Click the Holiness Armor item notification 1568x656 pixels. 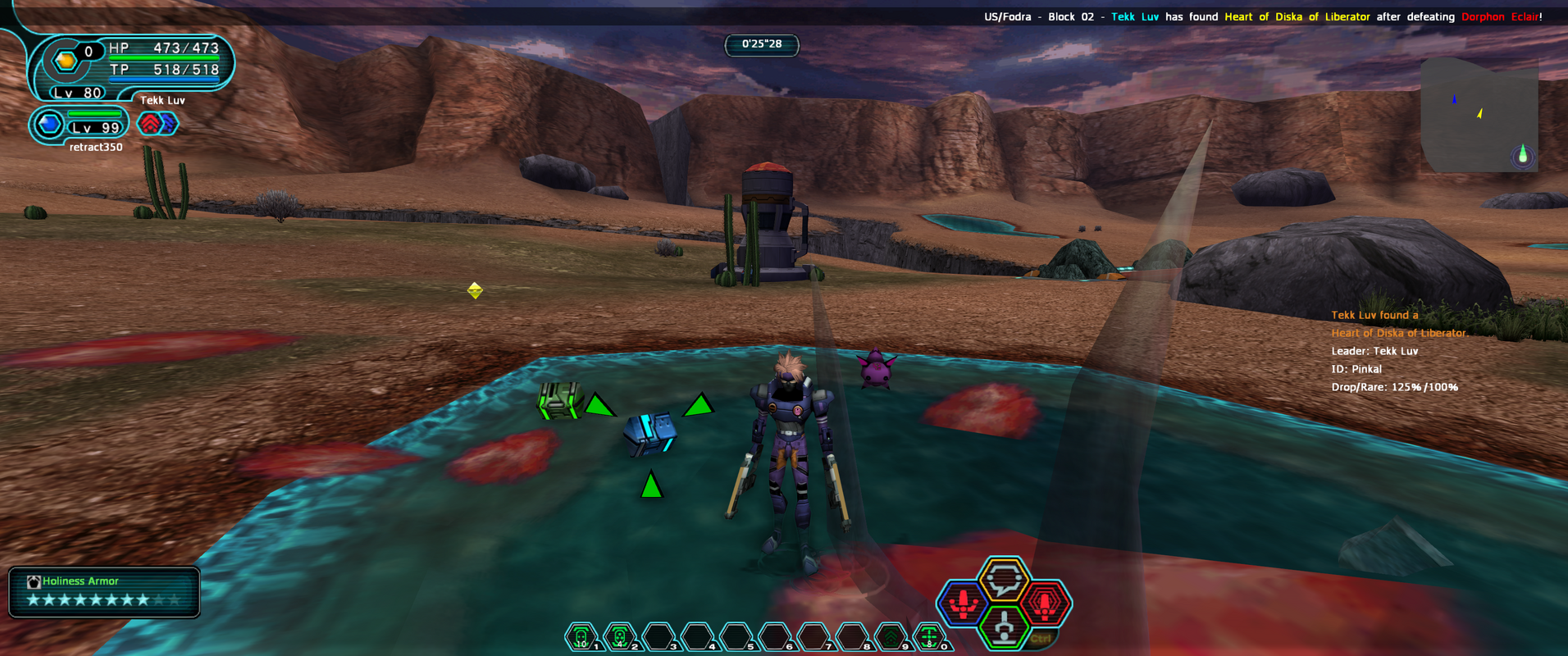click(104, 591)
